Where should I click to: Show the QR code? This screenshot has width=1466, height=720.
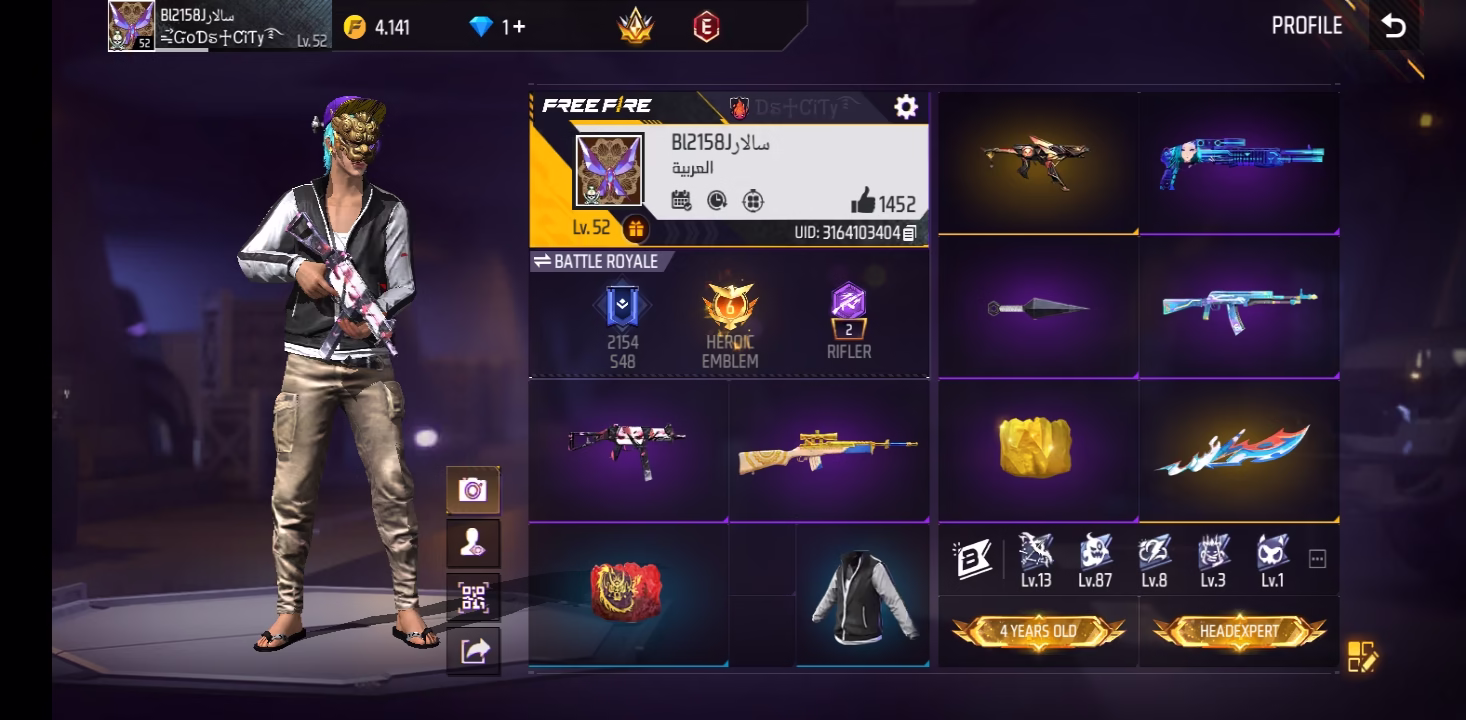click(x=473, y=598)
